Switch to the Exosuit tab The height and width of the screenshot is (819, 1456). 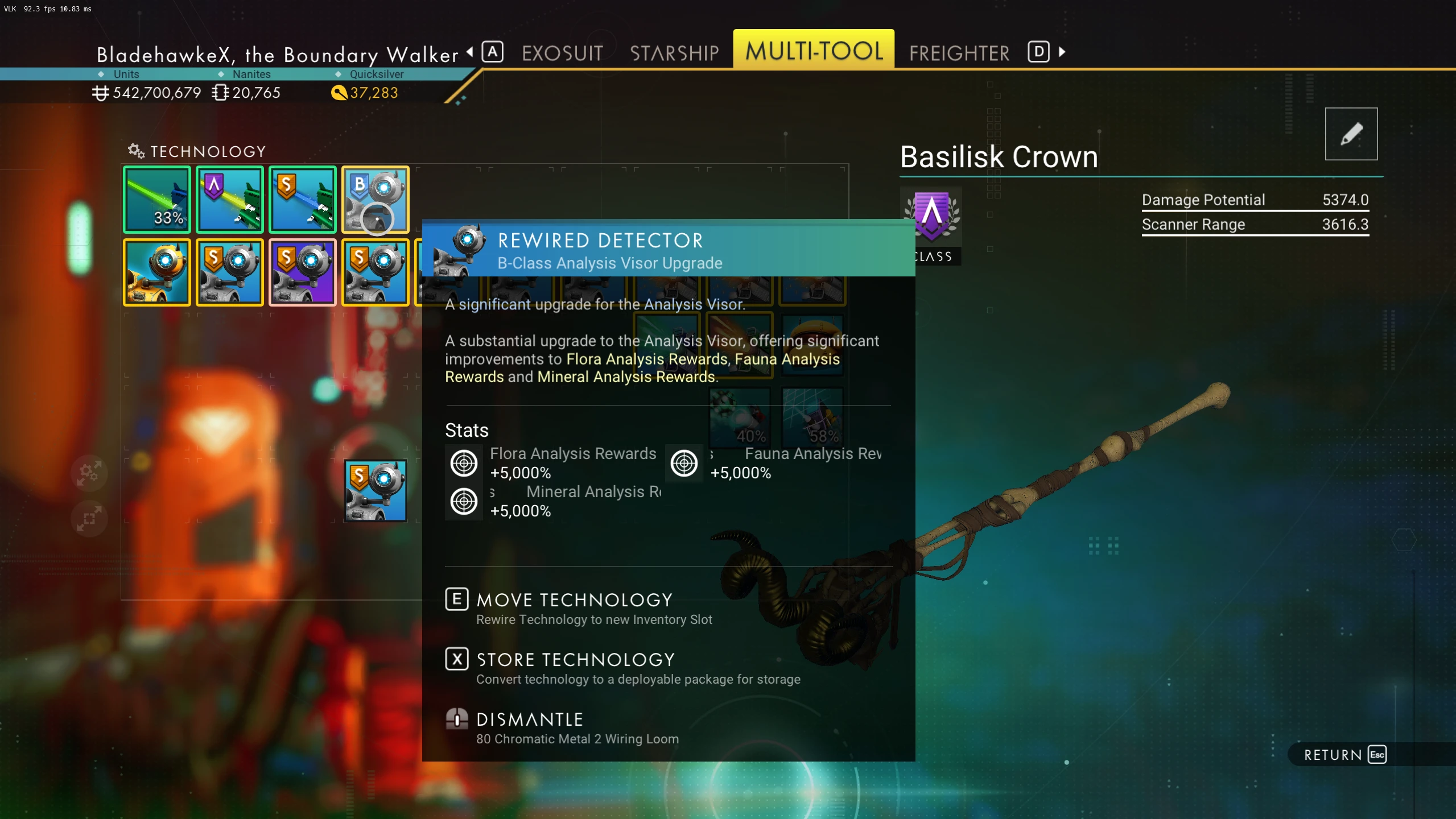(562, 53)
